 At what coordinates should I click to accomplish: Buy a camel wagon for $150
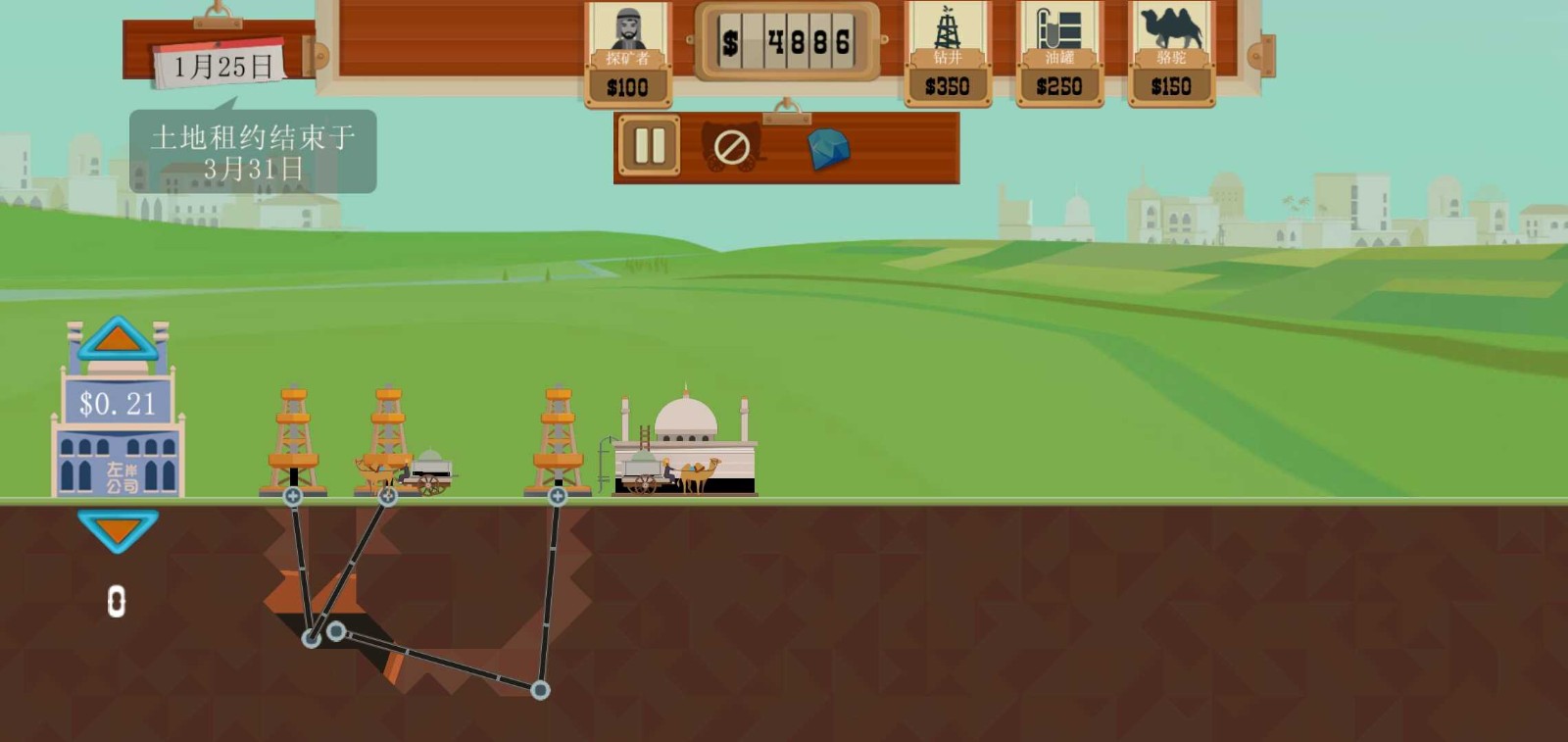click(1171, 55)
